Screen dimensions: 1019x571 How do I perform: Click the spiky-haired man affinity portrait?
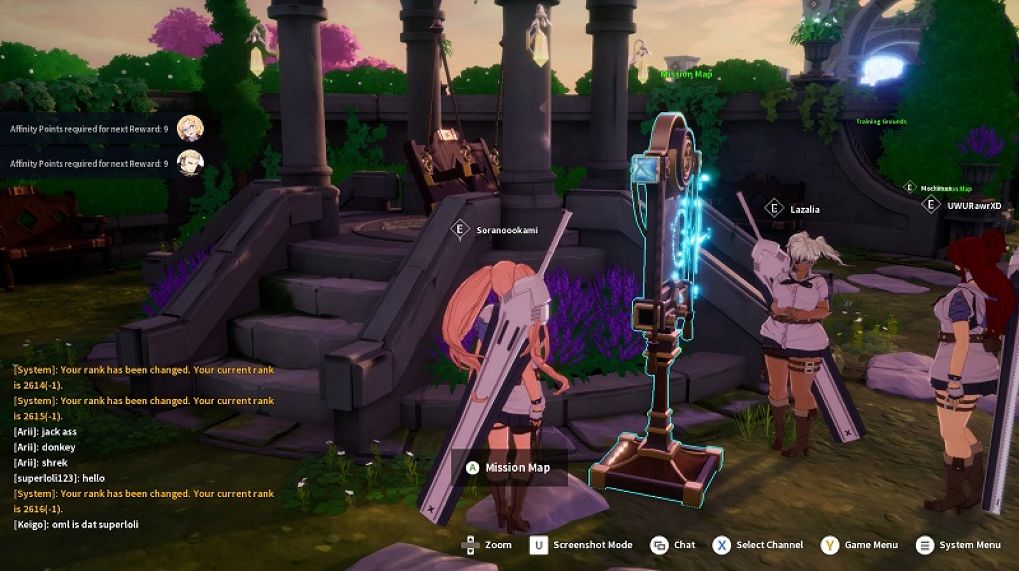click(x=190, y=163)
